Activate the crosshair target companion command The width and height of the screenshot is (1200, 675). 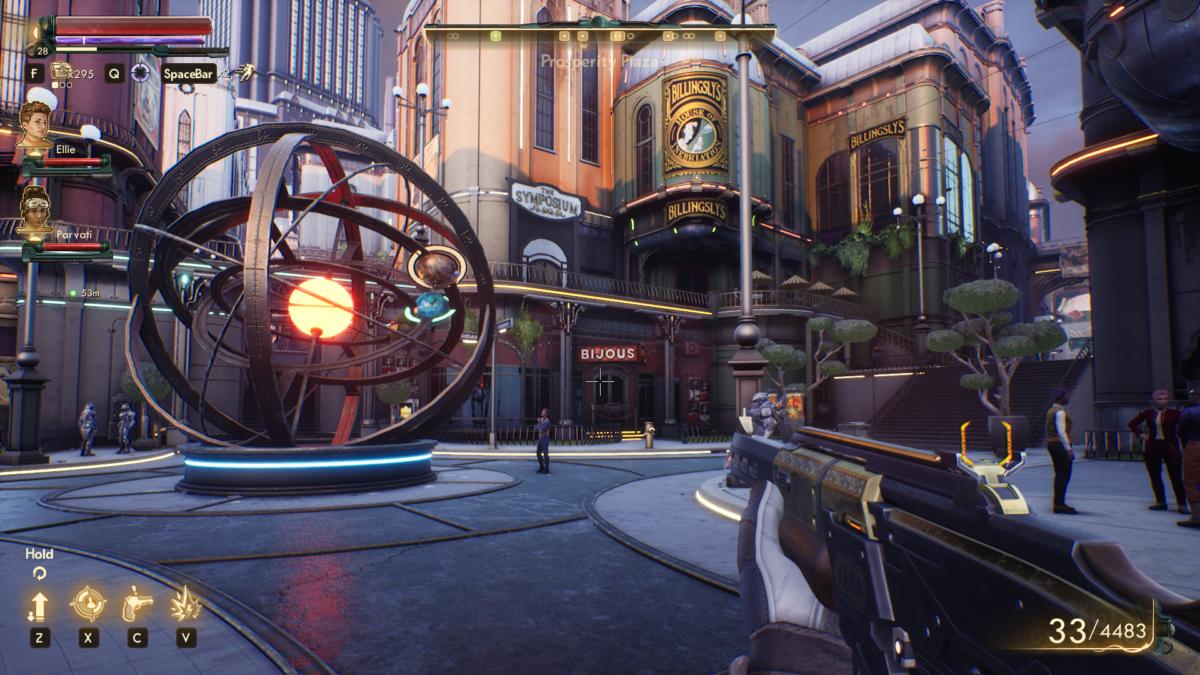(88, 604)
